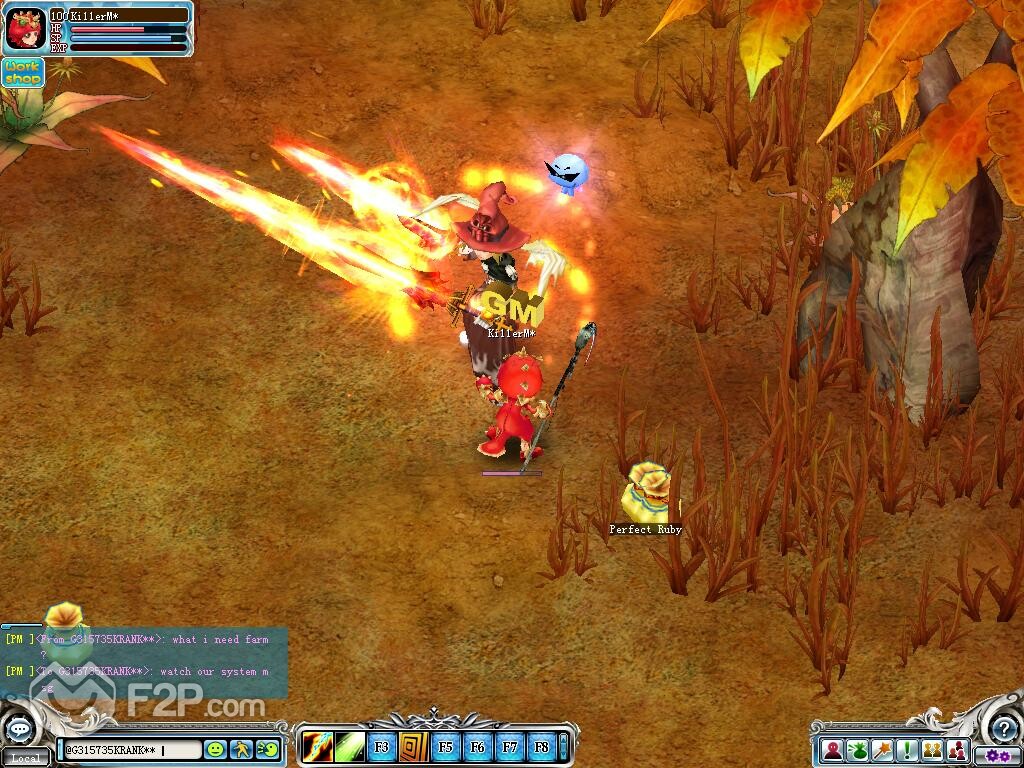Click the KillerM* character portrait
Image resolution: width=1024 pixels, height=768 pixels.
pyautogui.click(x=25, y=30)
